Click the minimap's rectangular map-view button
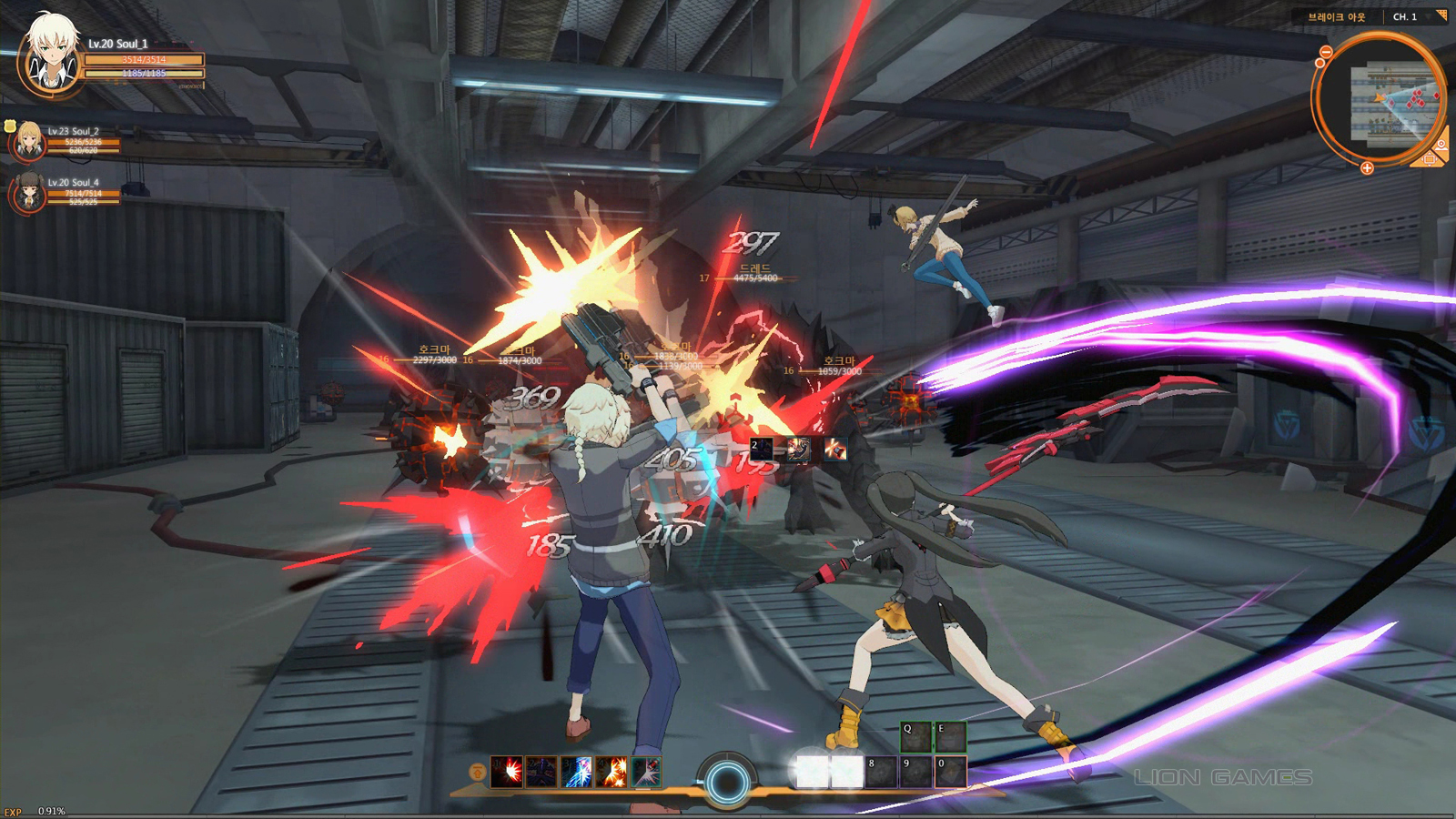This screenshot has height=819, width=1456. [x=1428, y=160]
